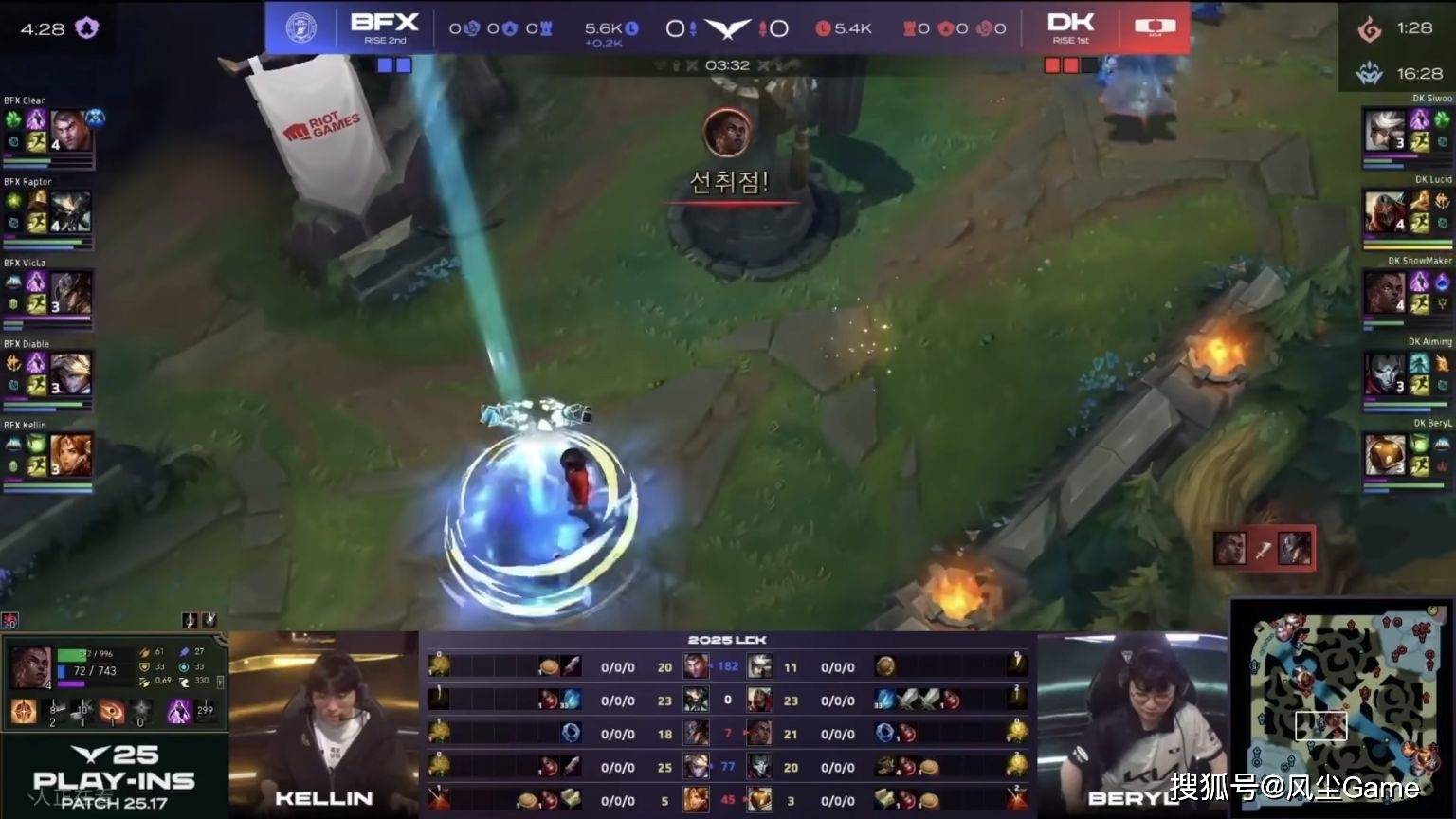This screenshot has width=1456, height=819.
Task: Select DK BeryL's champion portrait
Action: [x=1384, y=455]
